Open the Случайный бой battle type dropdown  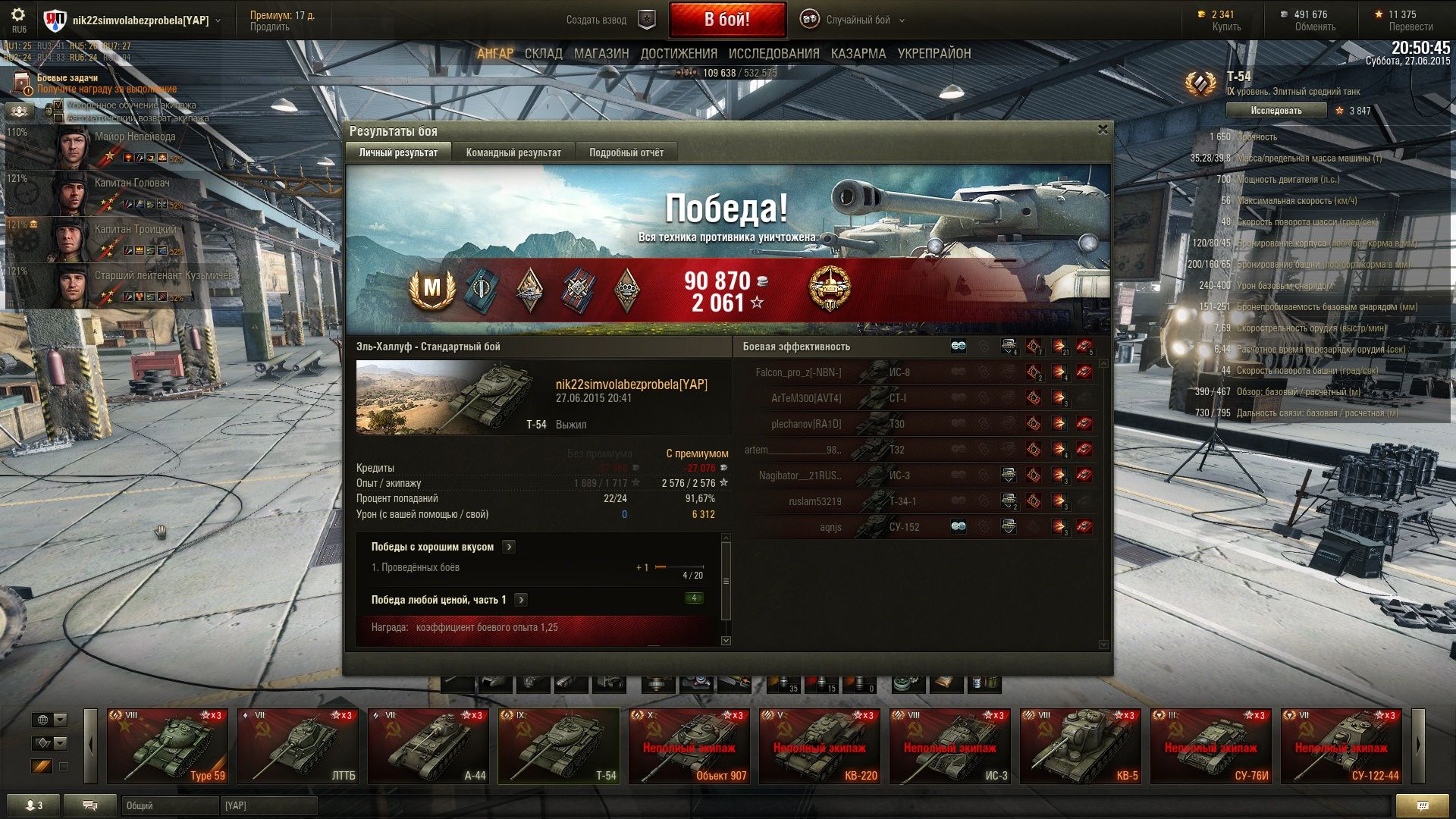pyautogui.click(x=857, y=20)
